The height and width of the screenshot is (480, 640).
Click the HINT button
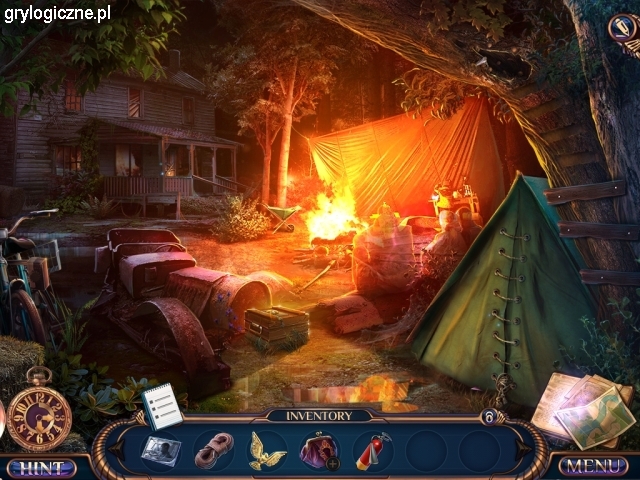coord(41,467)
